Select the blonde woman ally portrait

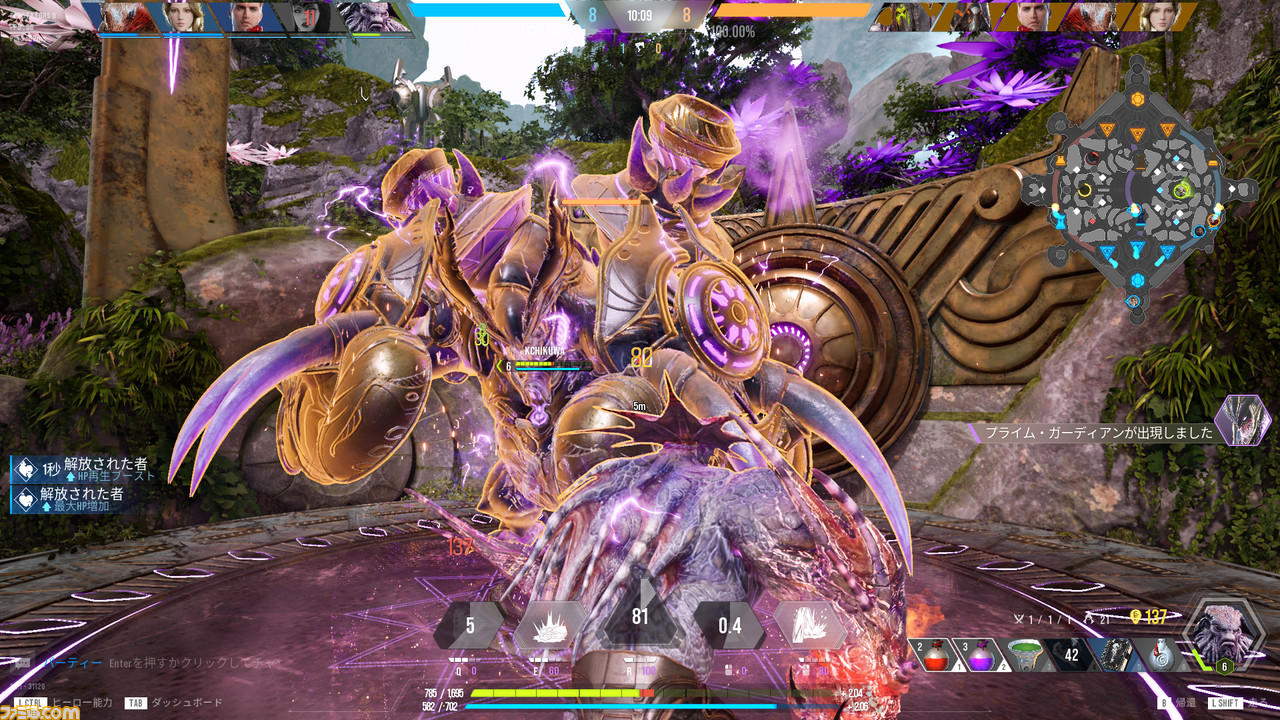184,17
